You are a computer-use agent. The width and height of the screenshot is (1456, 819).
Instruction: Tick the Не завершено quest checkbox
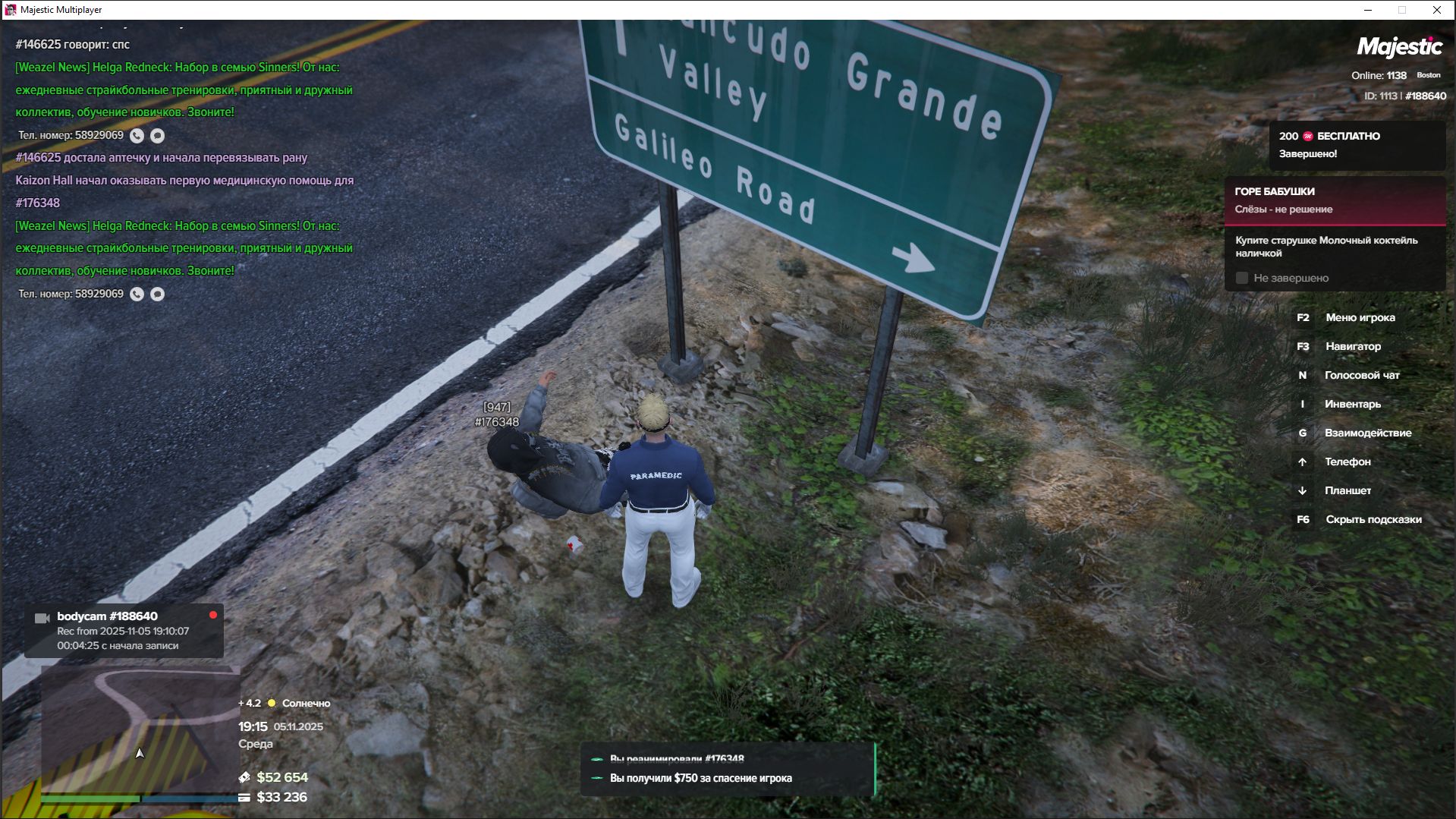coord(1242,279)
